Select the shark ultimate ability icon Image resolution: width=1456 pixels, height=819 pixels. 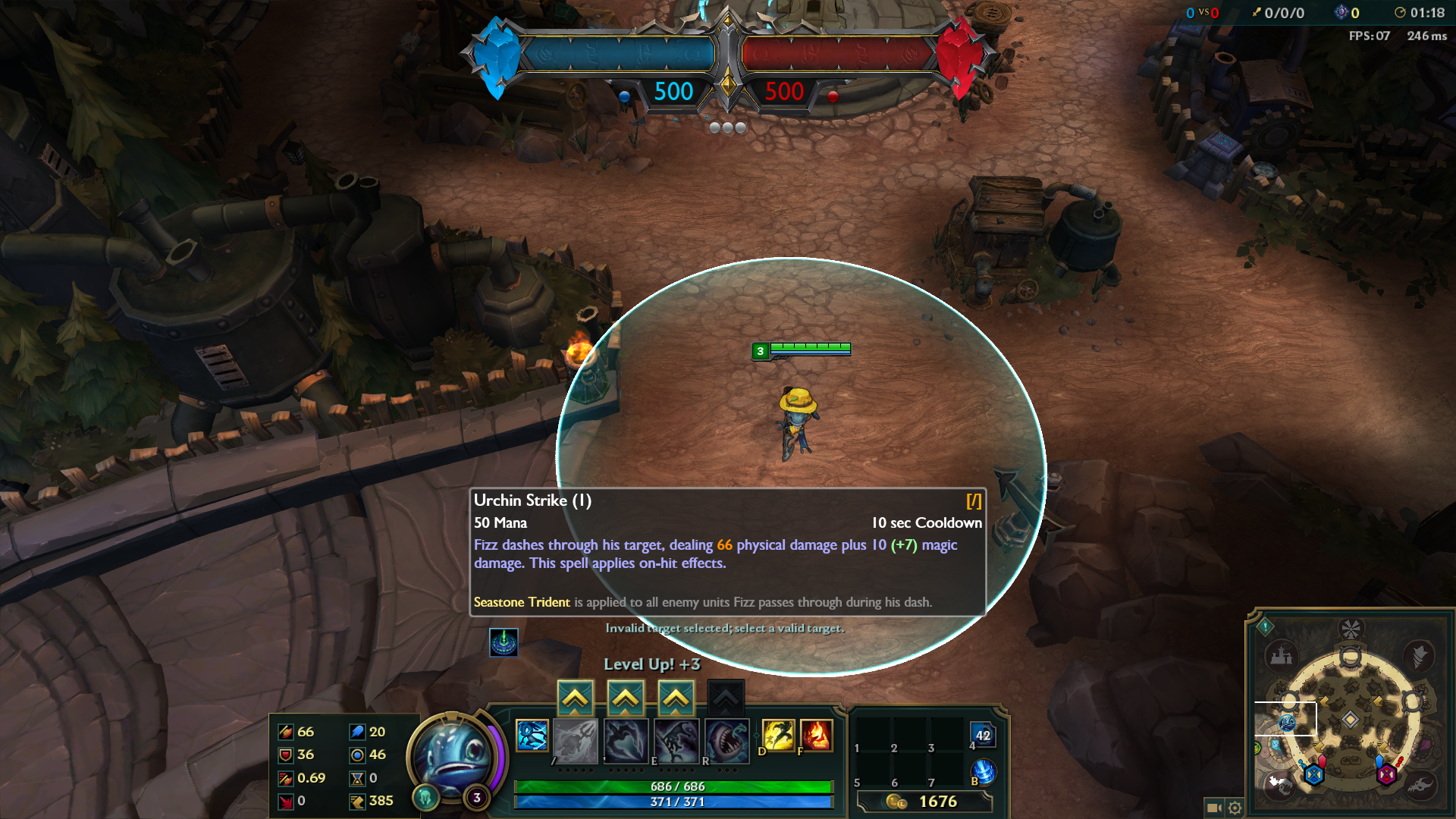pyautogui.click(x=726, y=739)
